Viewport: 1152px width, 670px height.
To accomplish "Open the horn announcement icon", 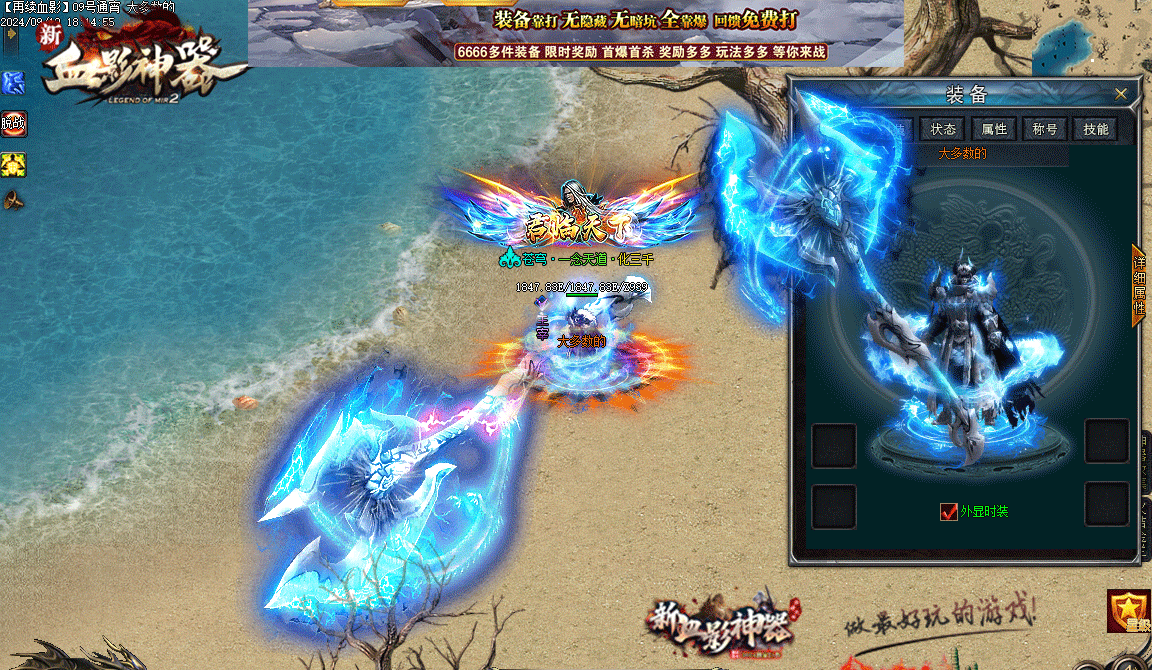I will 13,200.
